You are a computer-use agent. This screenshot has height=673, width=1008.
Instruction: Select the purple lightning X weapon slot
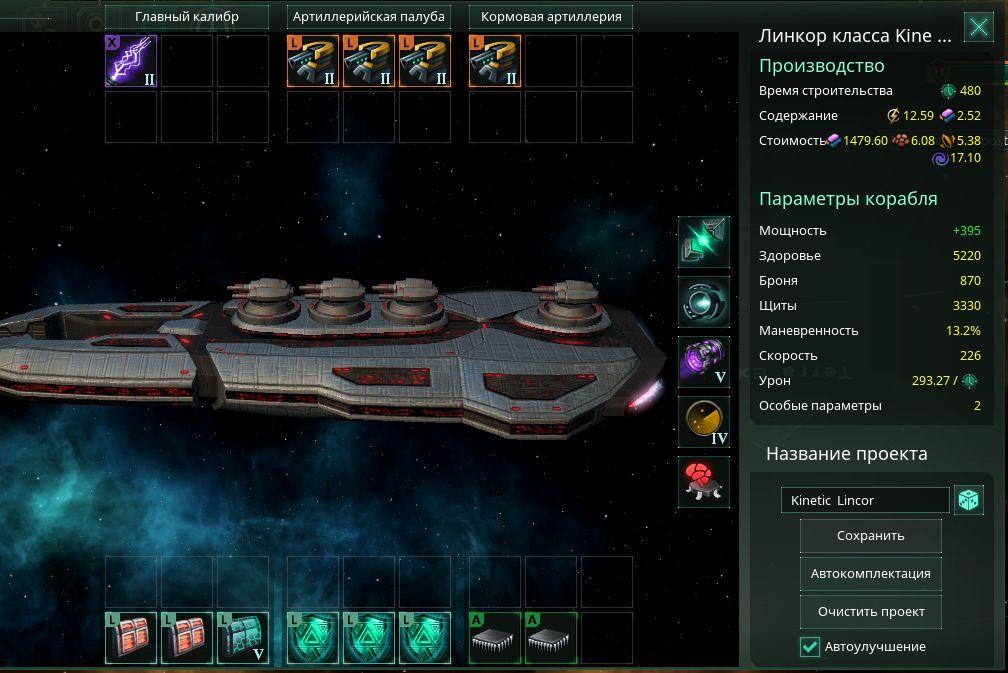(131, 61)
